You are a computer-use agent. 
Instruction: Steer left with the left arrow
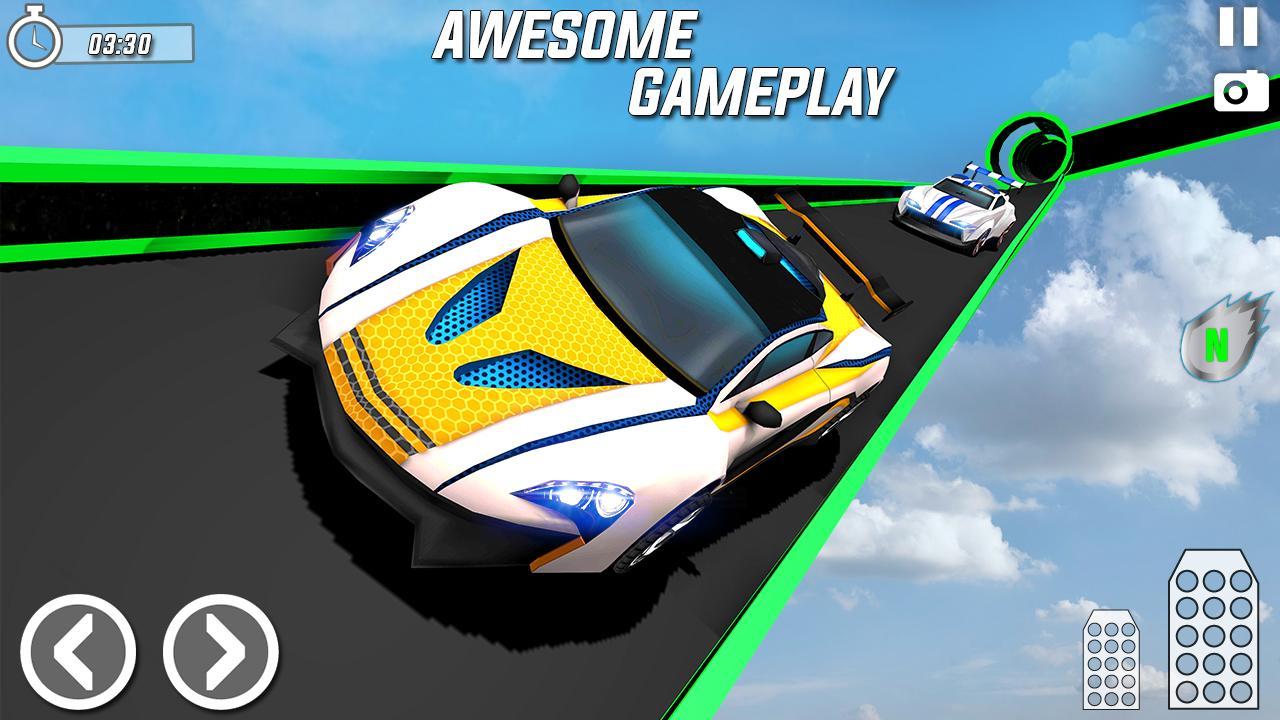pyautogui.click(x=83, y=651)
